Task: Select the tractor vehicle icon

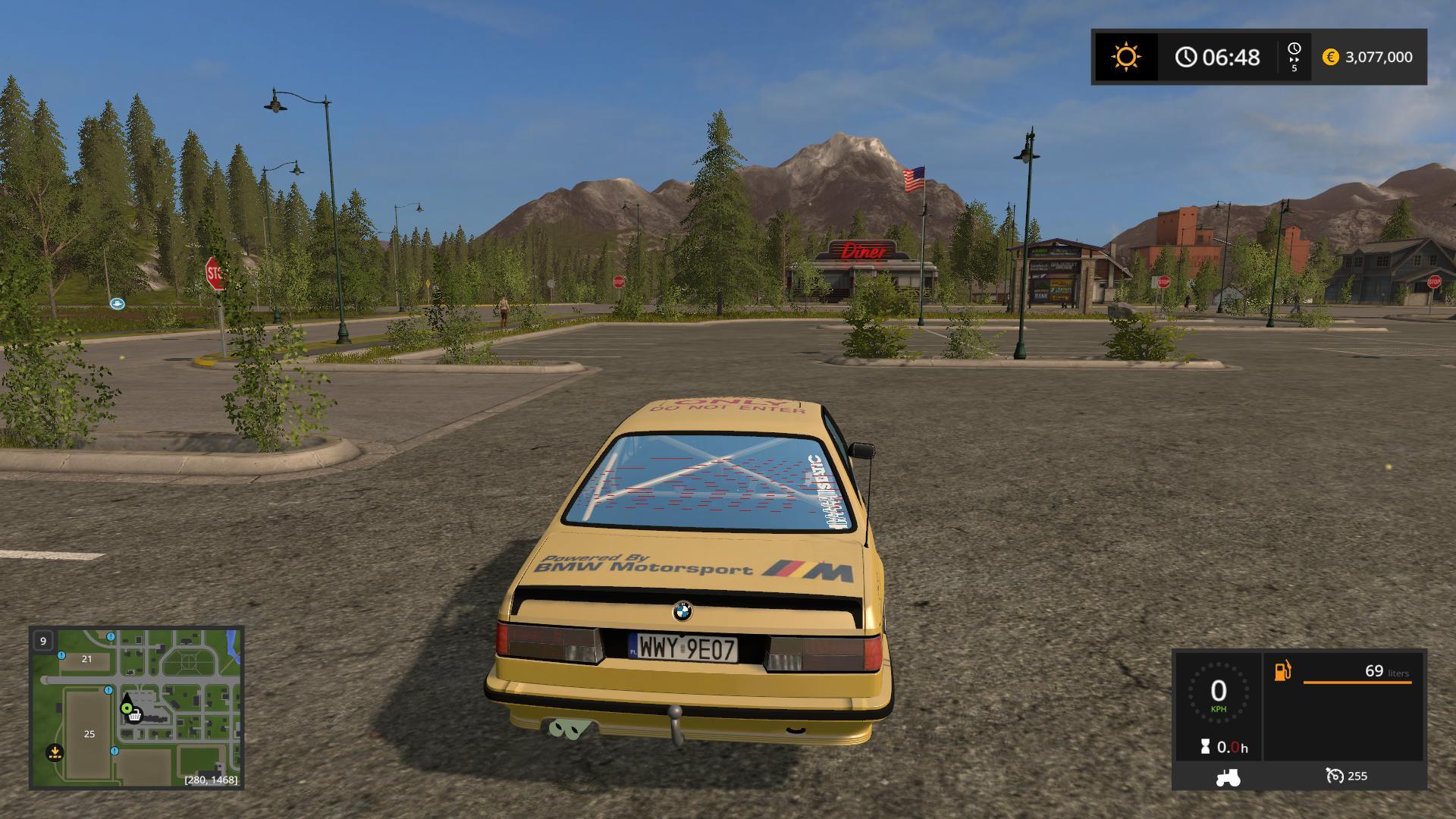Action: click(1227, 777)
